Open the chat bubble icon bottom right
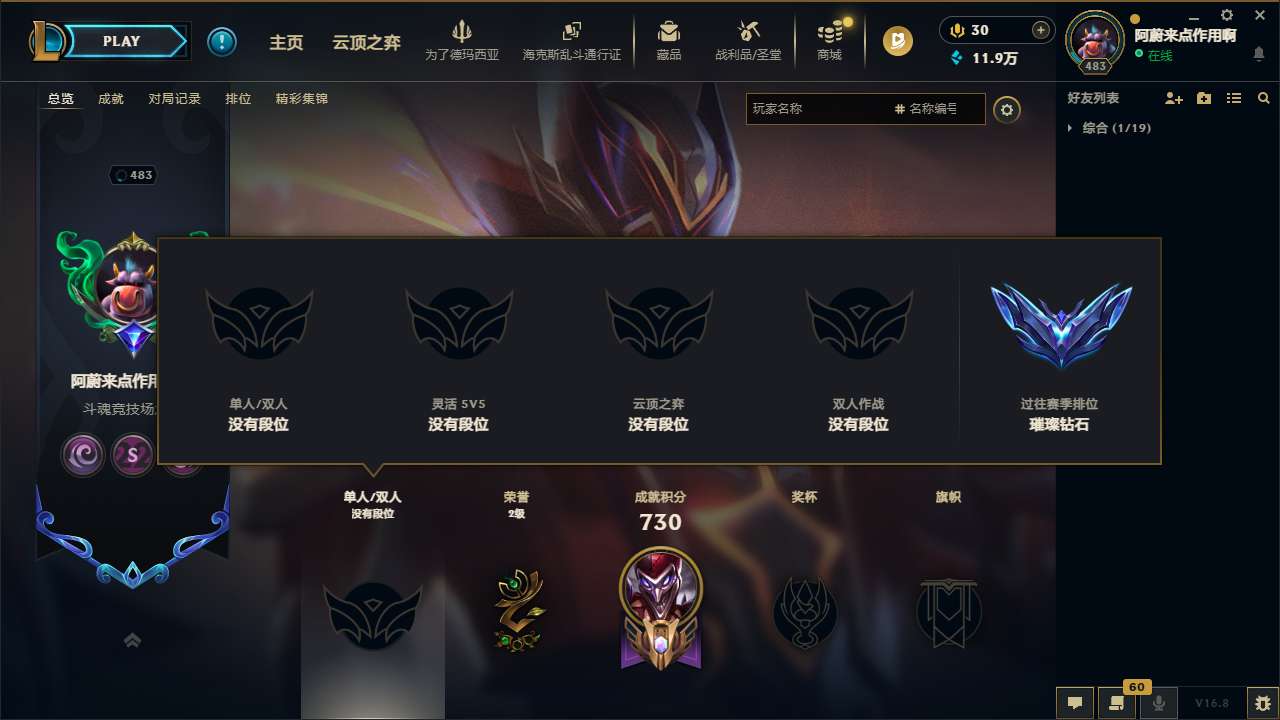This screenshot has height=720, width=1280. pos(1075,702)
